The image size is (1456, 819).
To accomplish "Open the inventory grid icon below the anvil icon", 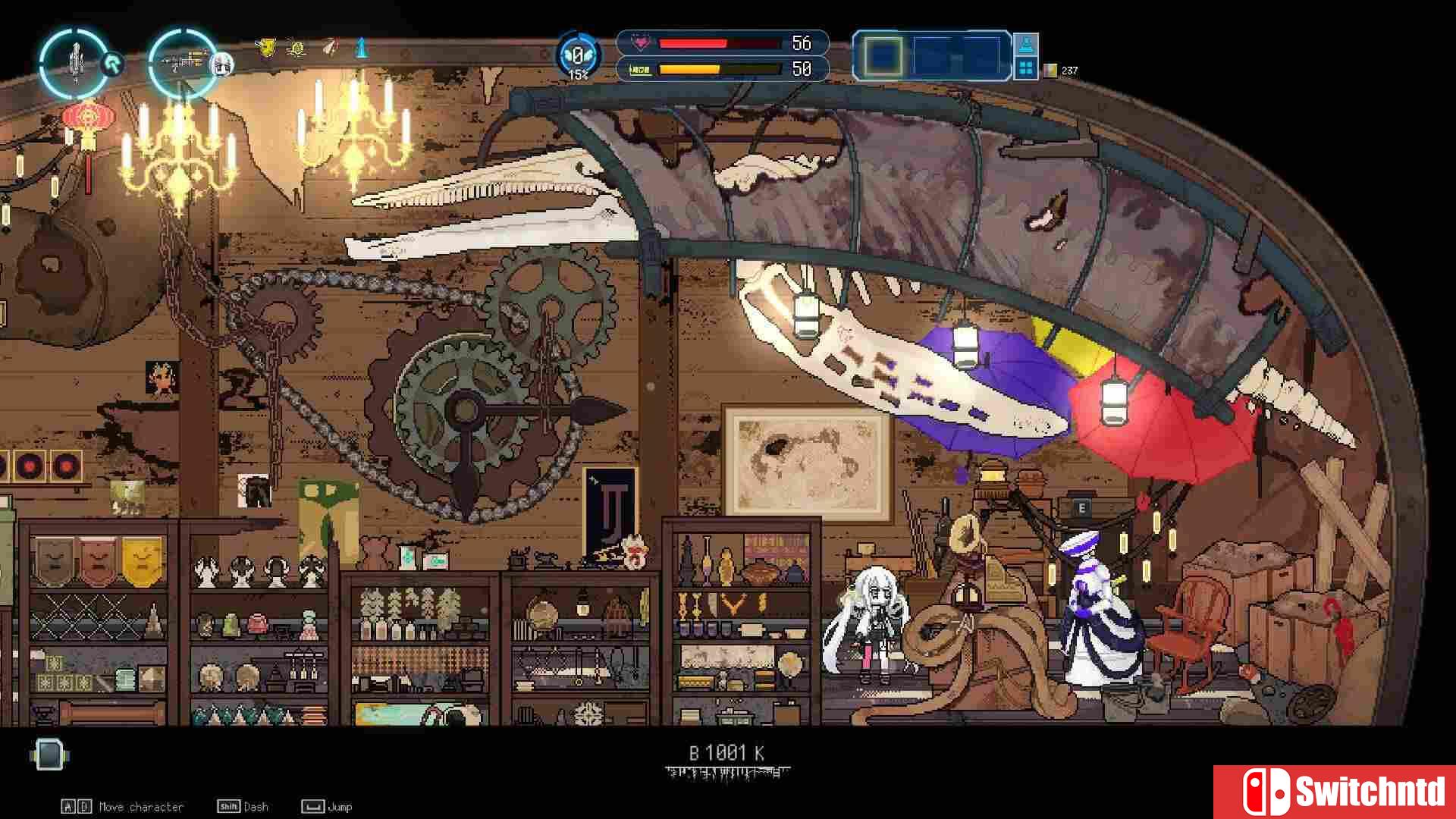I will point(1025,69).
